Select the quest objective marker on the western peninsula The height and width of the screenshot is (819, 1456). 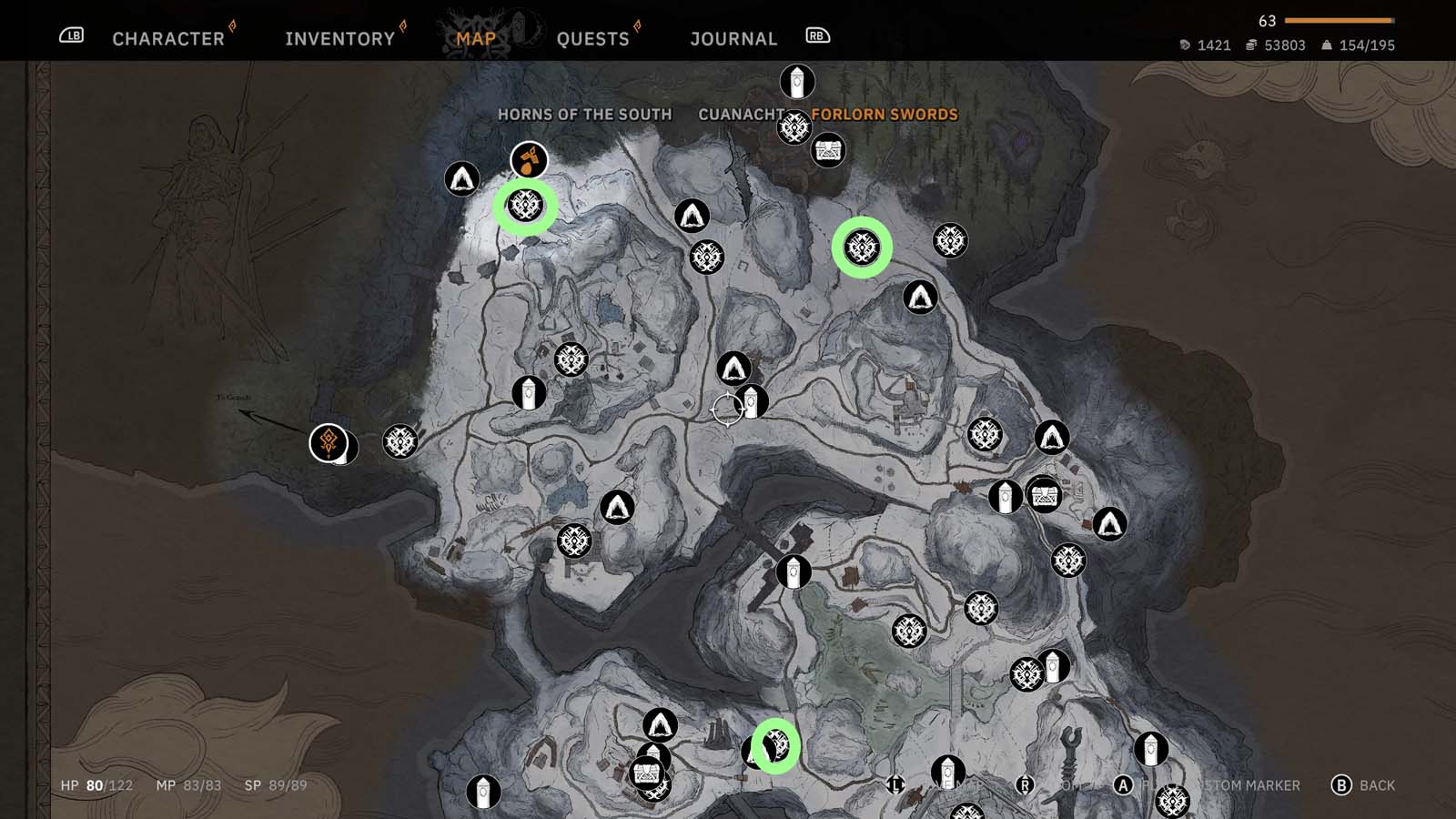[x=329, y=444]
